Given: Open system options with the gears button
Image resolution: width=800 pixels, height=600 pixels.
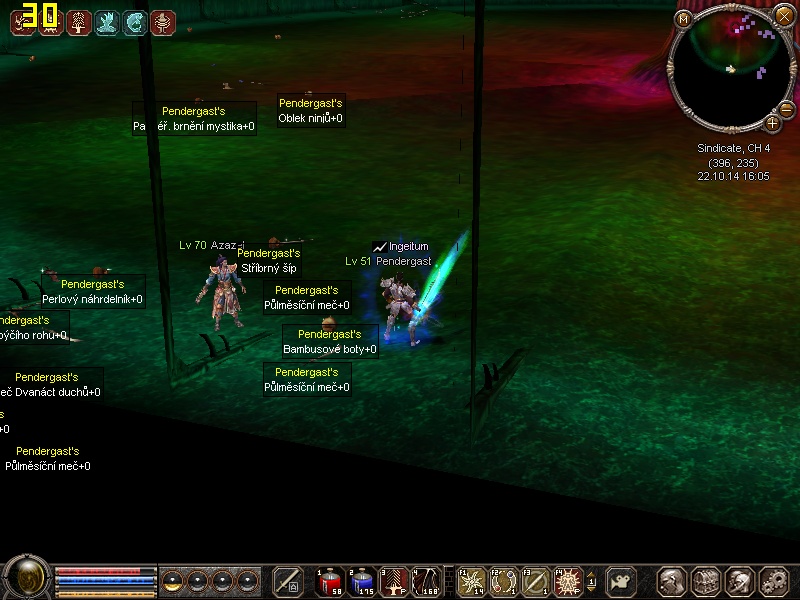Looking at the screenshot, I should [x=773, y=581].
